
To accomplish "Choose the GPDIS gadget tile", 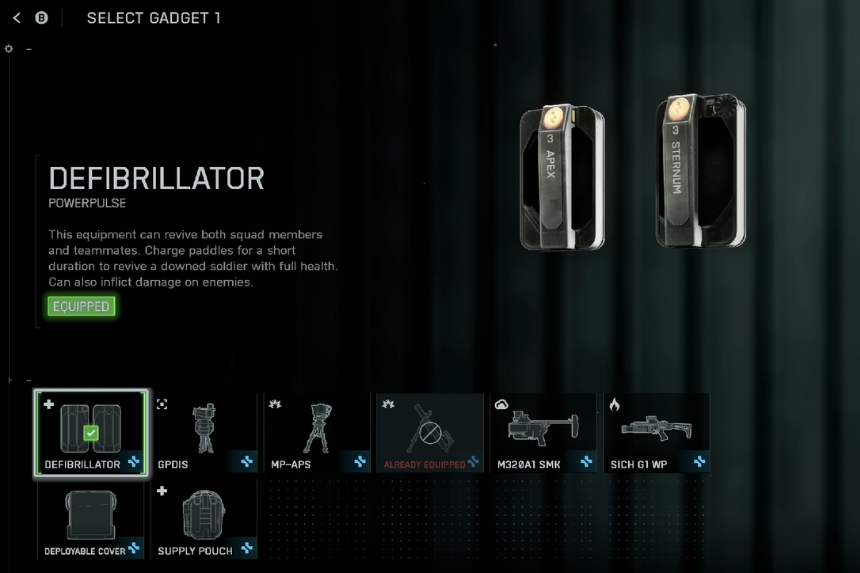I will click(x=204, y=433).
